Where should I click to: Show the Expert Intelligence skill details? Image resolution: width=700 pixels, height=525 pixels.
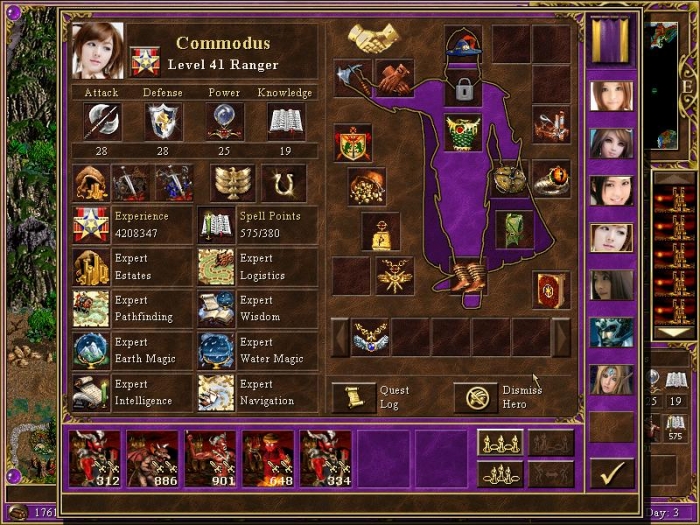(91, 393)
